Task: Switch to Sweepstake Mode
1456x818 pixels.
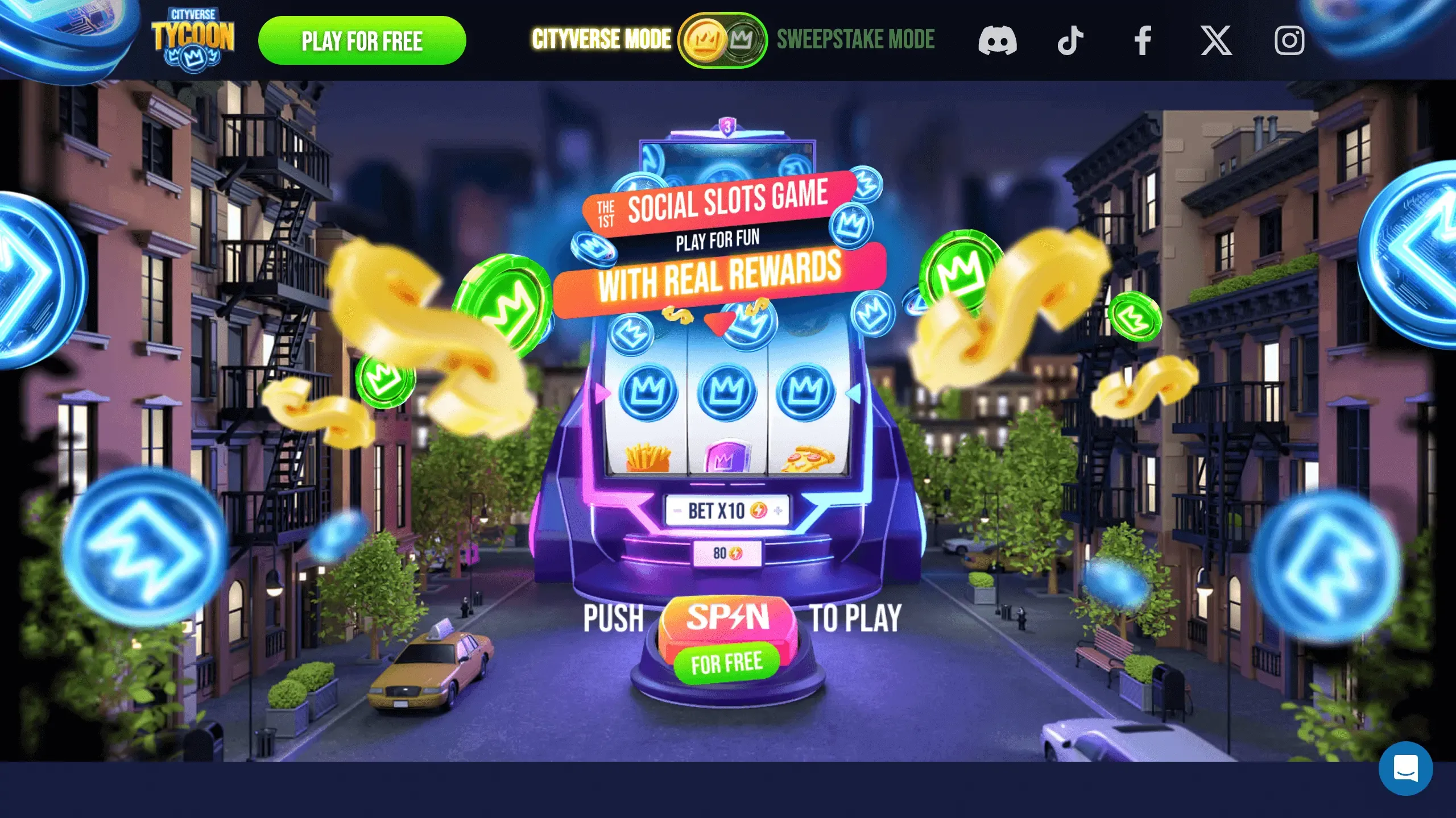Action: click(x=855, y=40)
